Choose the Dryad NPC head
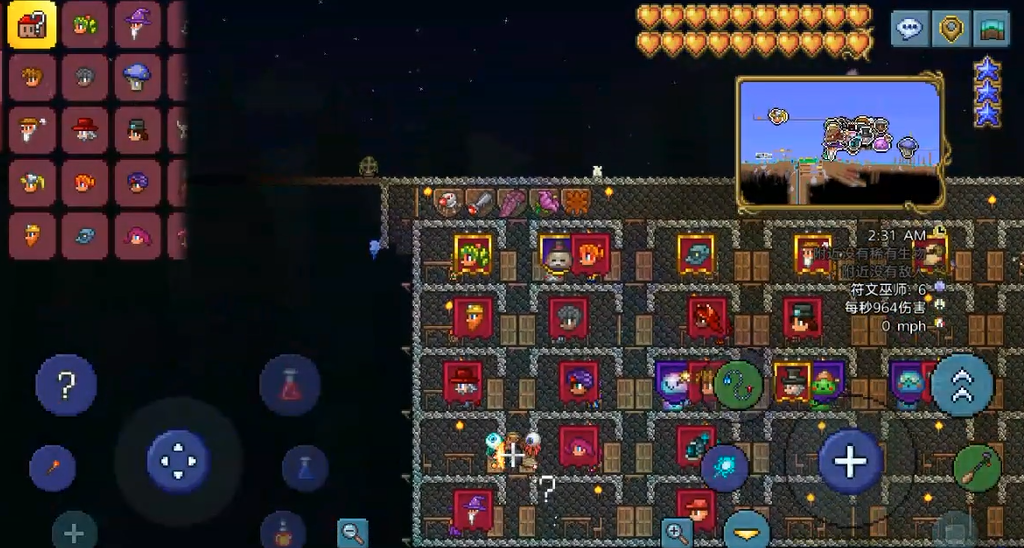This screenshot has width=1024, height=548. tap(85, 24)
